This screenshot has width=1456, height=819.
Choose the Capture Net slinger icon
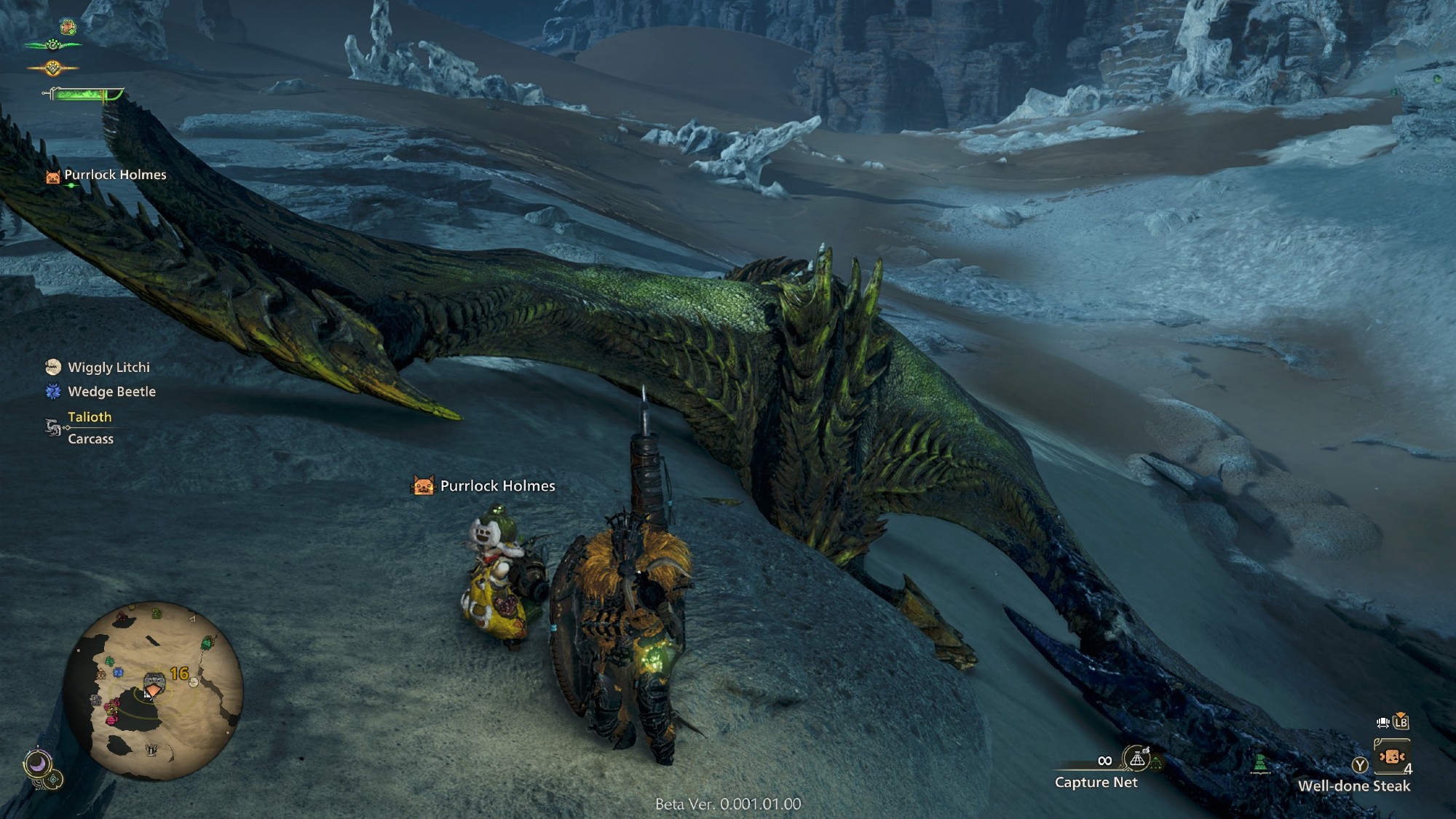(1136, 759)
